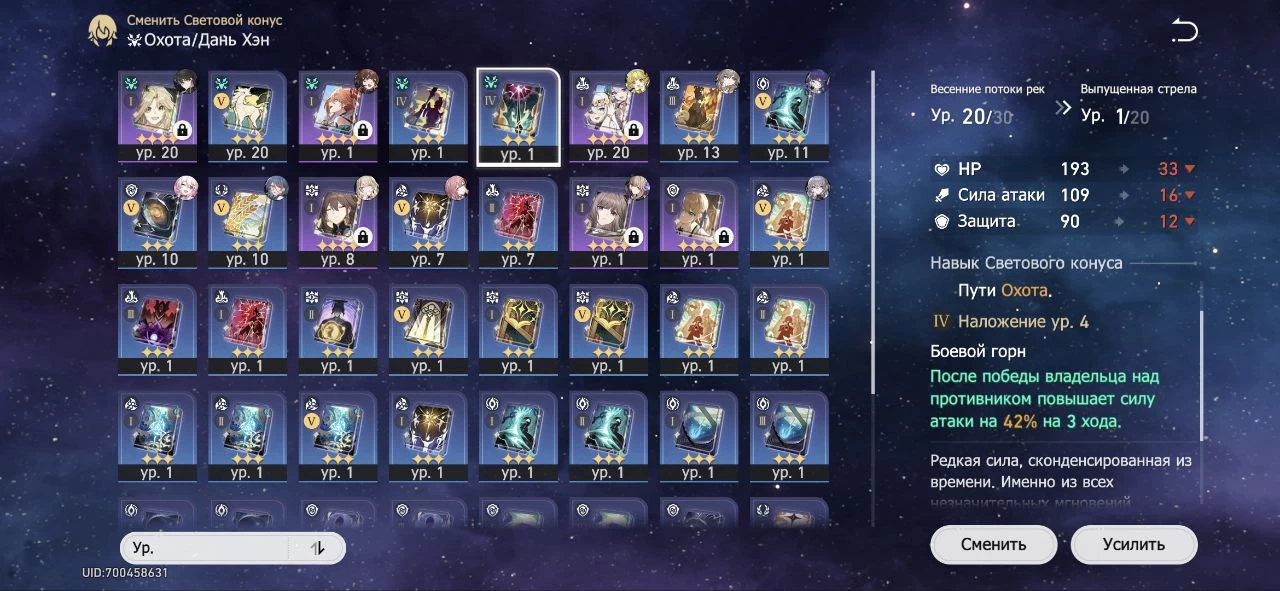Image resolution: width=1280 pixels, height=591 pixels.
Task: Go back using the return arrow
Action: pos(1184,31)
